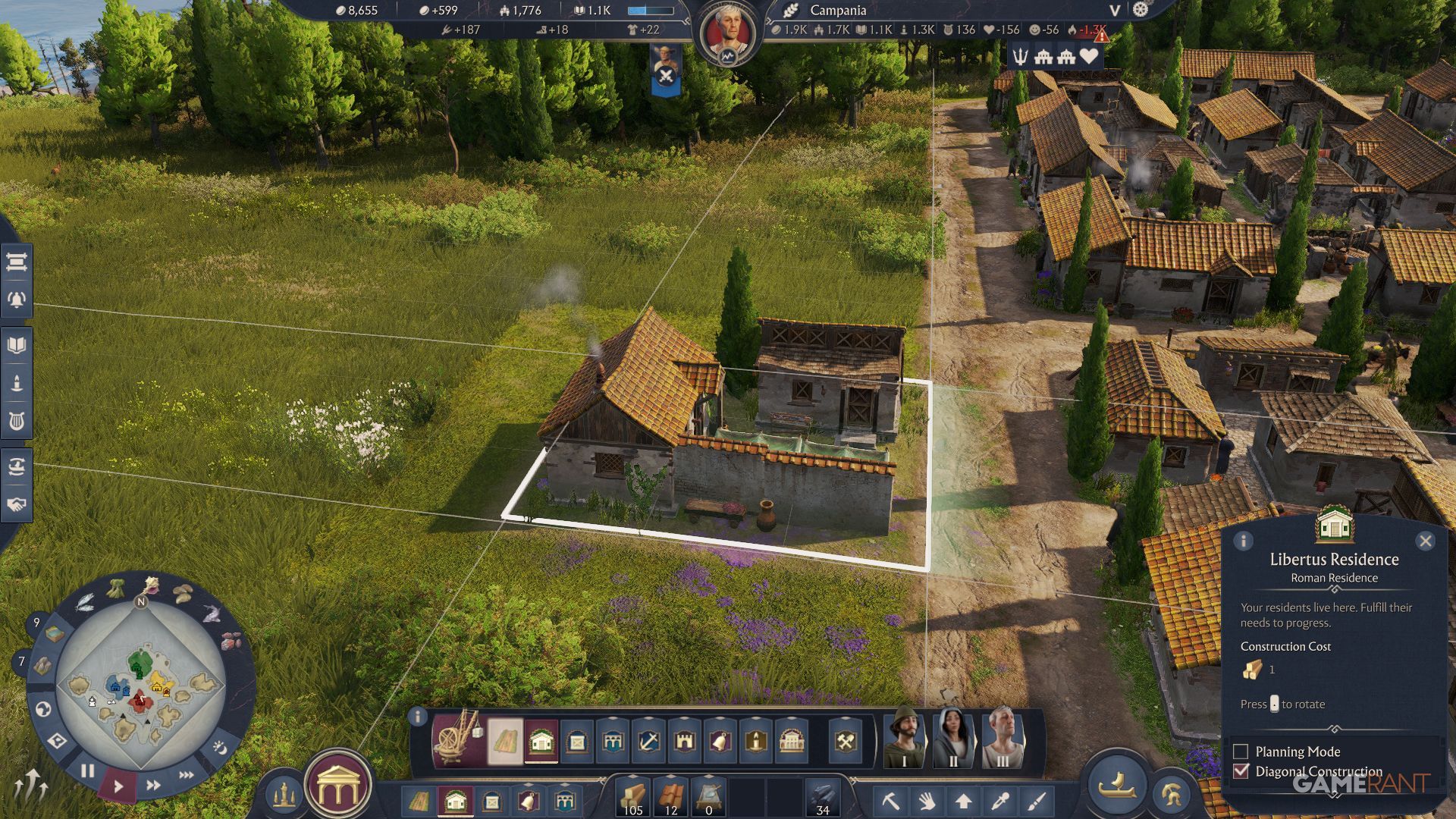Open the open-book side menu
1456x819 pixels.
(17, 346)
